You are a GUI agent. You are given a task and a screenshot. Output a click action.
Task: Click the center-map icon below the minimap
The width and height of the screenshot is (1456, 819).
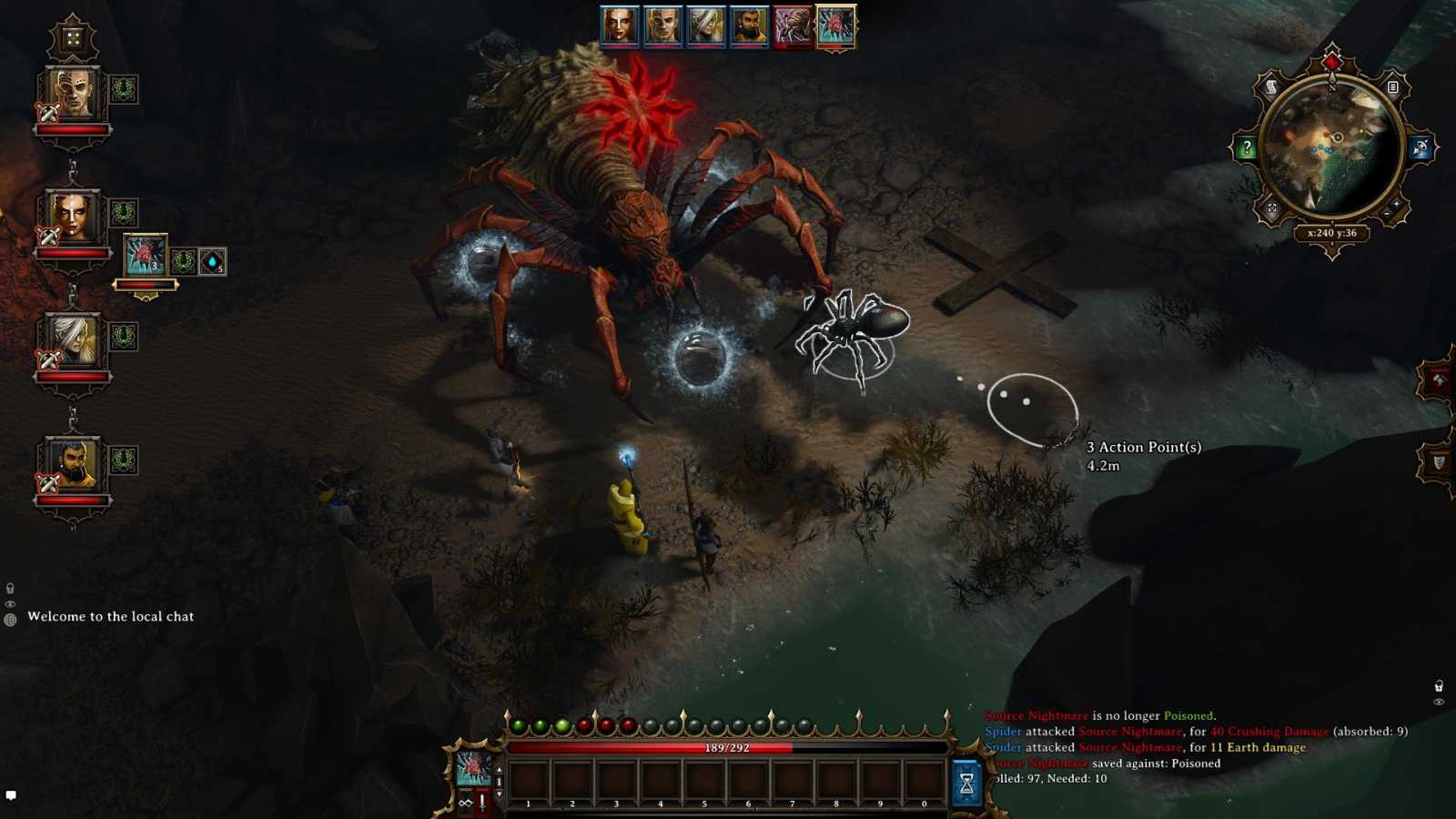(x=1271, y=206)
